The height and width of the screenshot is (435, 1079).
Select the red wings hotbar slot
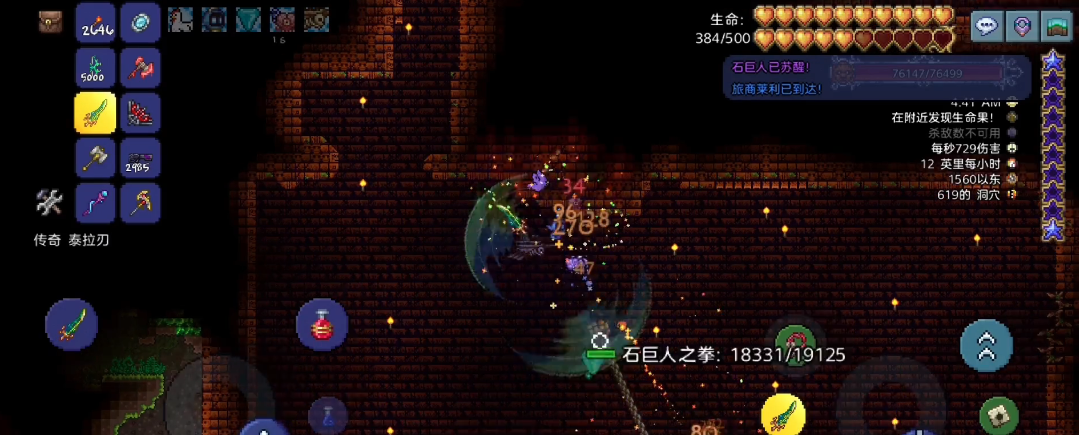pyautogui.click(x=140, y=113)
